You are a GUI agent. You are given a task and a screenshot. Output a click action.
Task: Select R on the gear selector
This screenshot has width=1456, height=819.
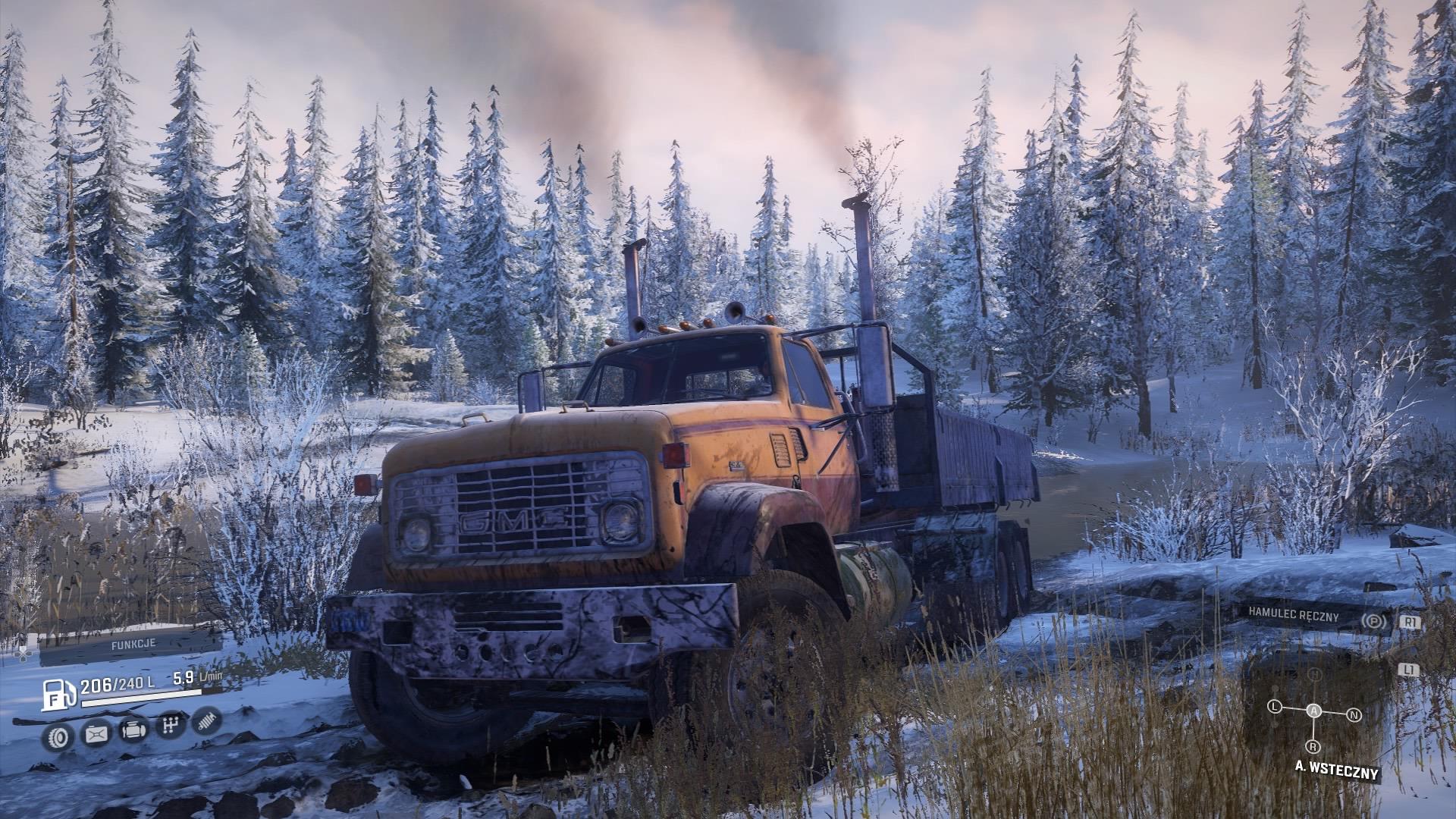click(x=1312, y=747)
